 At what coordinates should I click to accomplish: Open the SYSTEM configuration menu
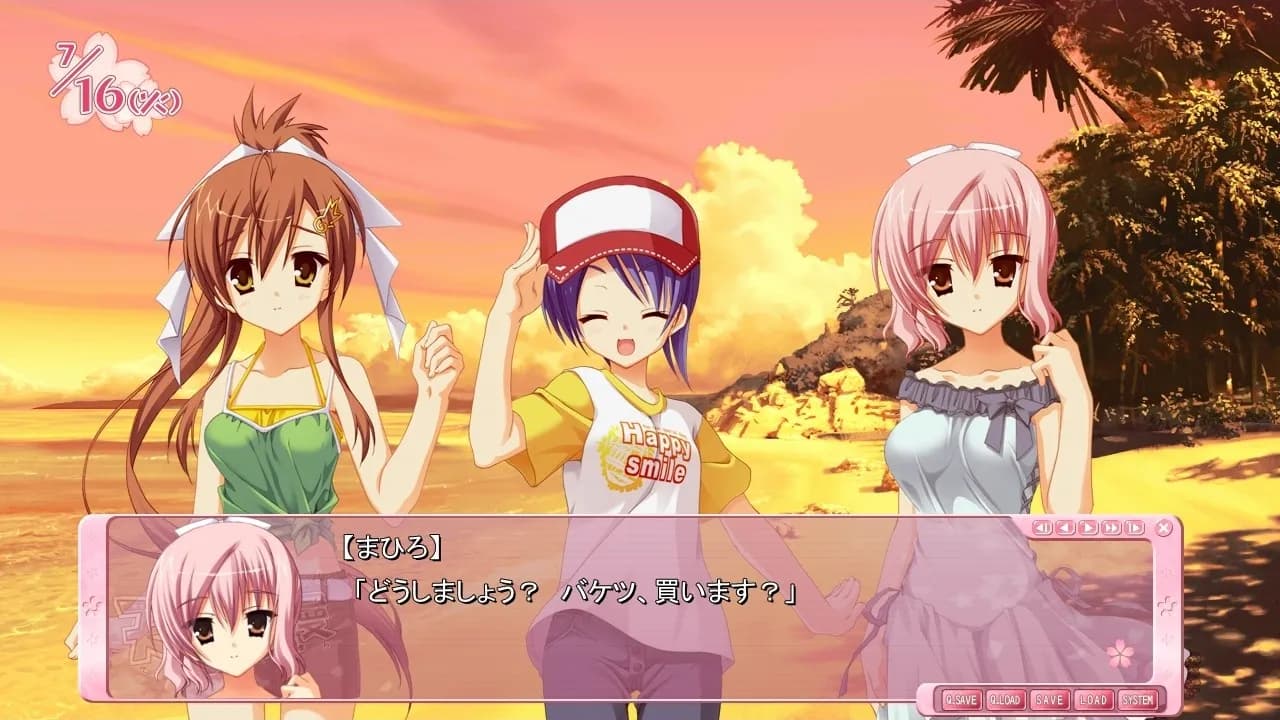click(x=1138, y=701)
